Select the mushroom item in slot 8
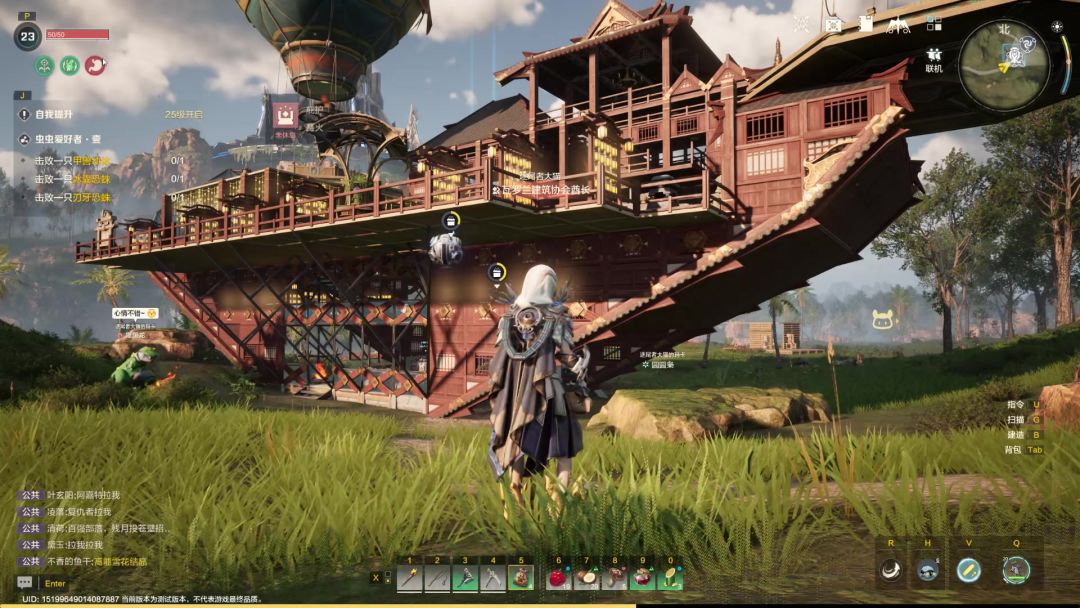The width and height of the screenshot is (1080, 608). 614,577
